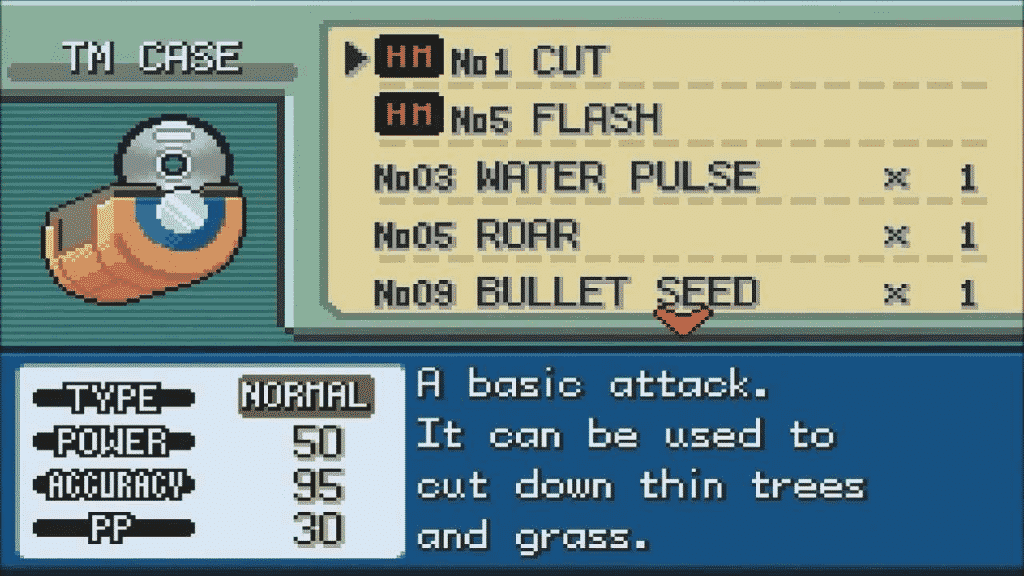Screen dimensions: 1024x576
Task: Select TM No03 WATER PULSE
Action: tap(616, 178)
